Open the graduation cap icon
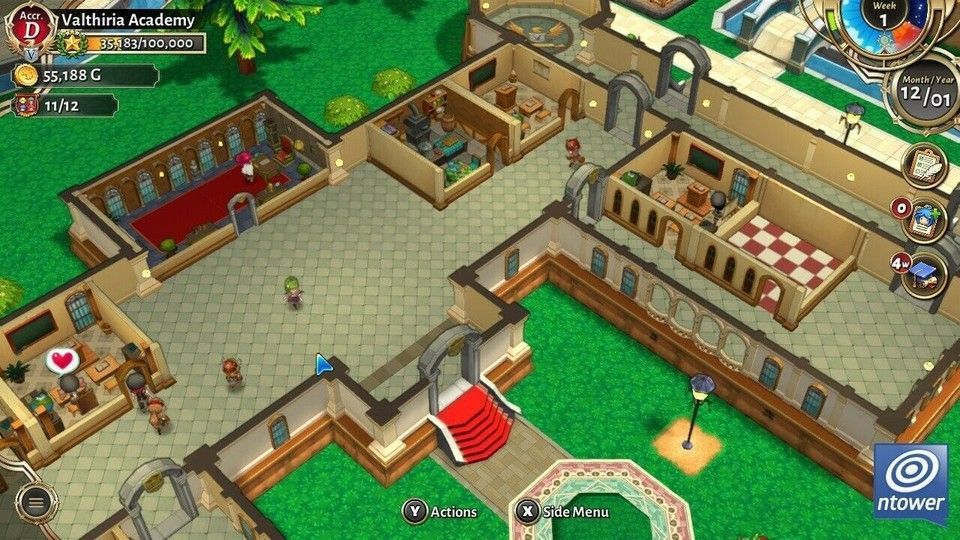 [x=924, y=275]
